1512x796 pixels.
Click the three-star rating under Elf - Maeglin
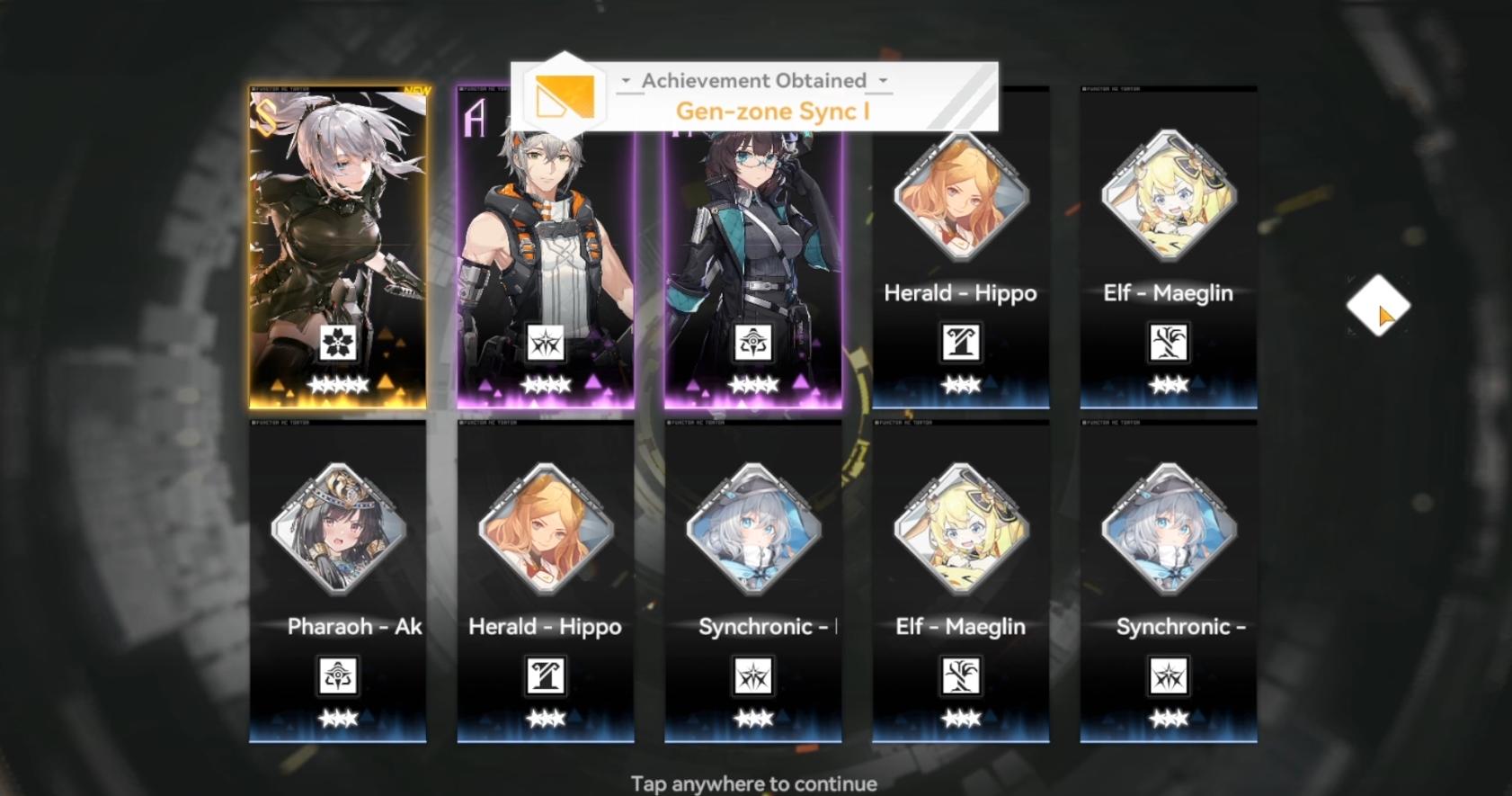click(1168, 385)
